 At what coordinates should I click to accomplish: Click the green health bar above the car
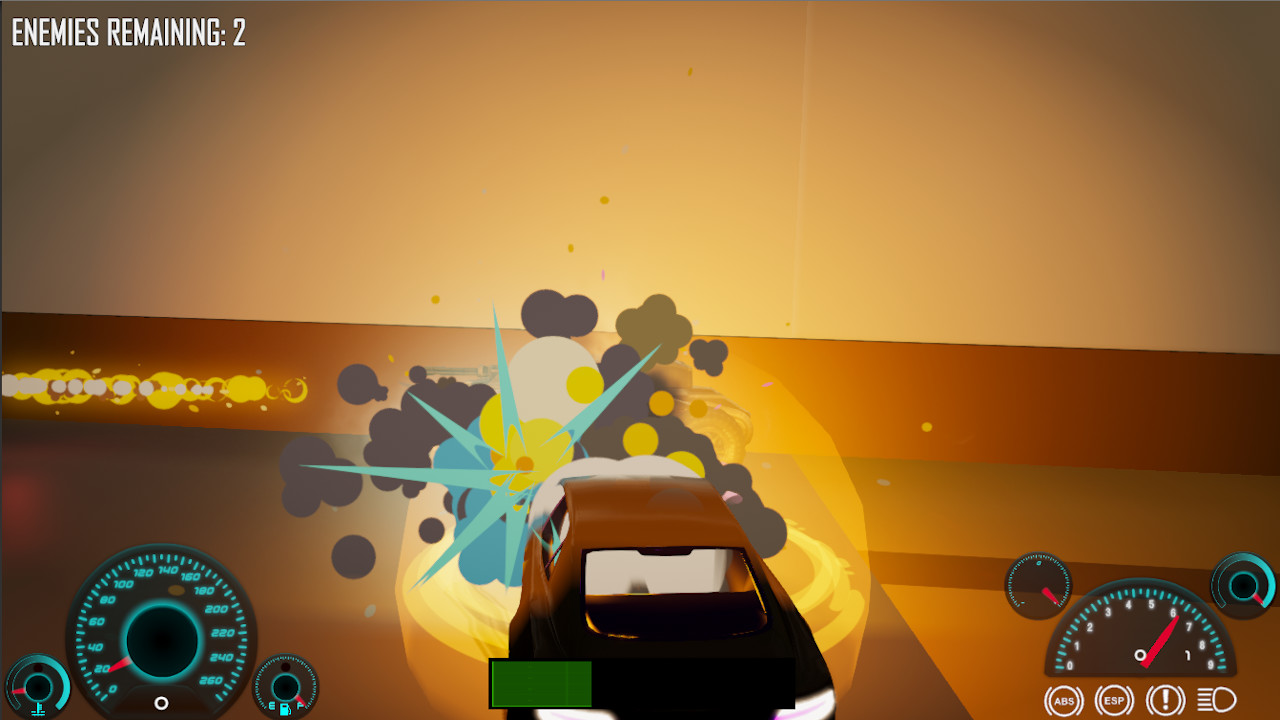(x=540, y=682)
